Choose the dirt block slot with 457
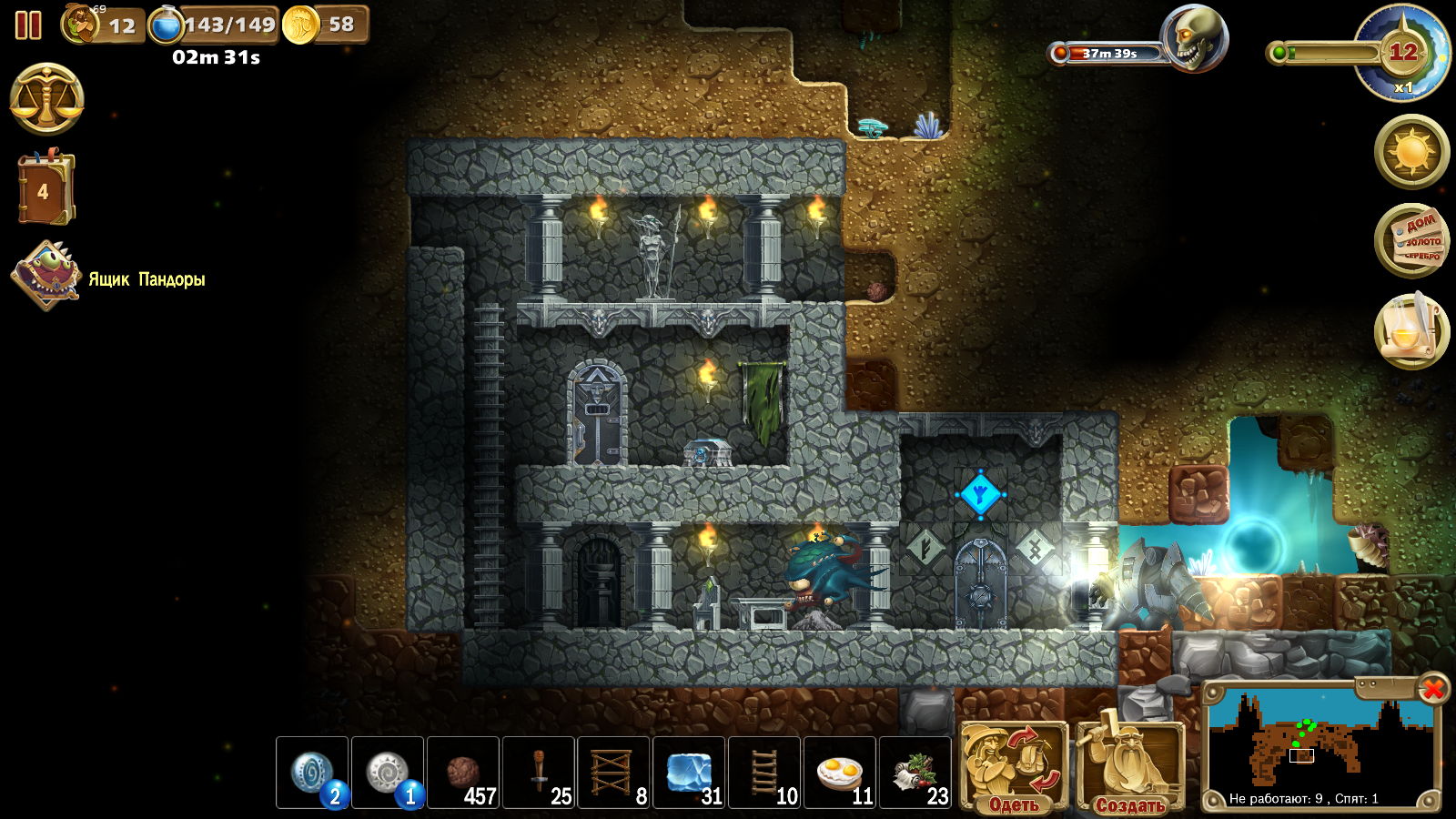 (463, 773)
